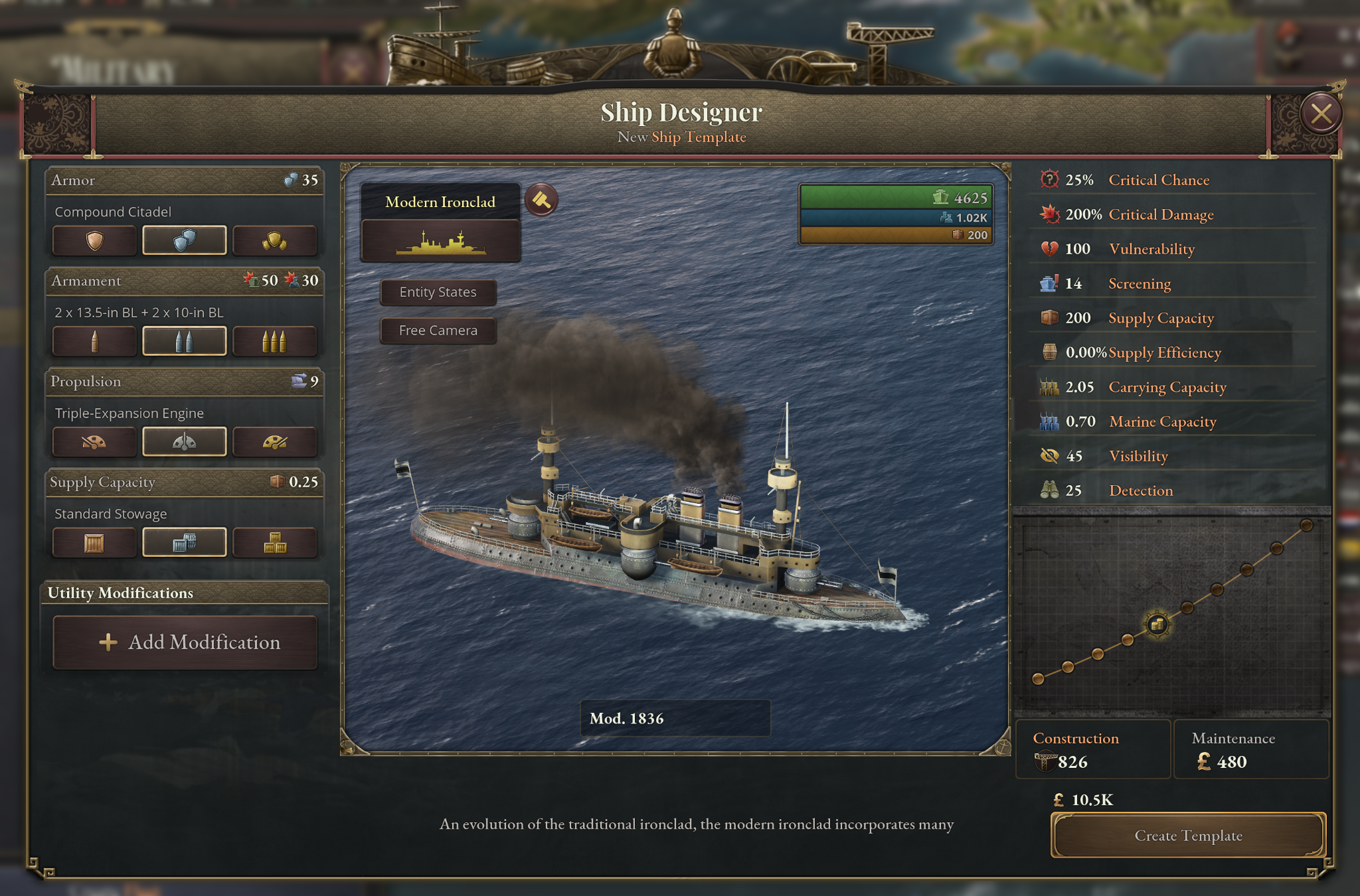Click the highlighted coin node on cost graph

(1157, 624)
